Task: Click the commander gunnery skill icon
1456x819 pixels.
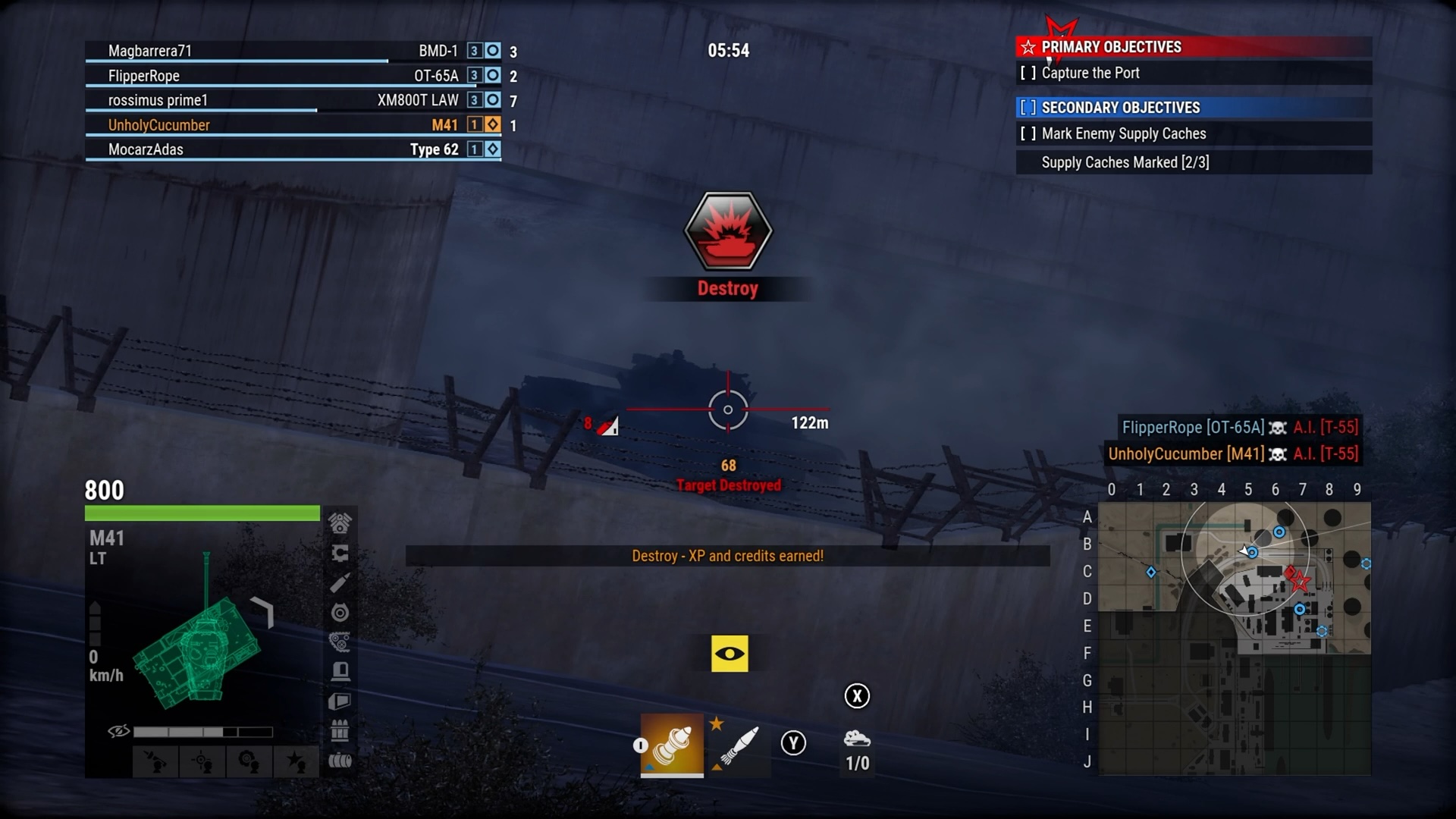Action: pyautogui.click(x=201, y=762)
